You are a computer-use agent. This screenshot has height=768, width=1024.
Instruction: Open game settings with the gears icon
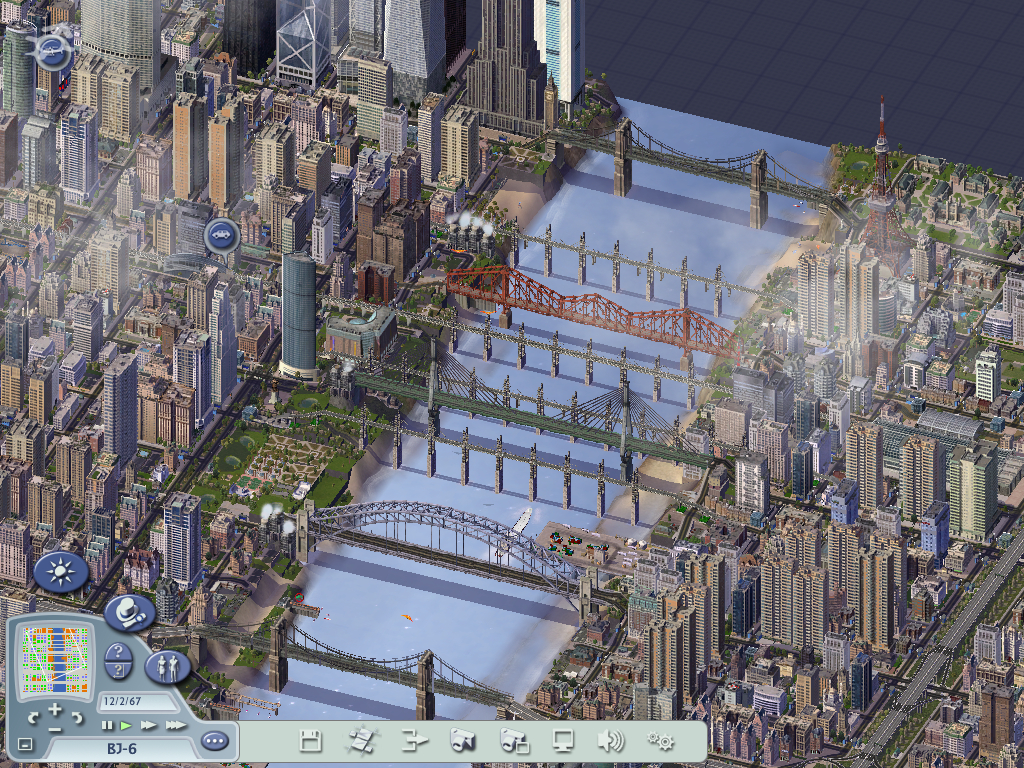(660, 741)
